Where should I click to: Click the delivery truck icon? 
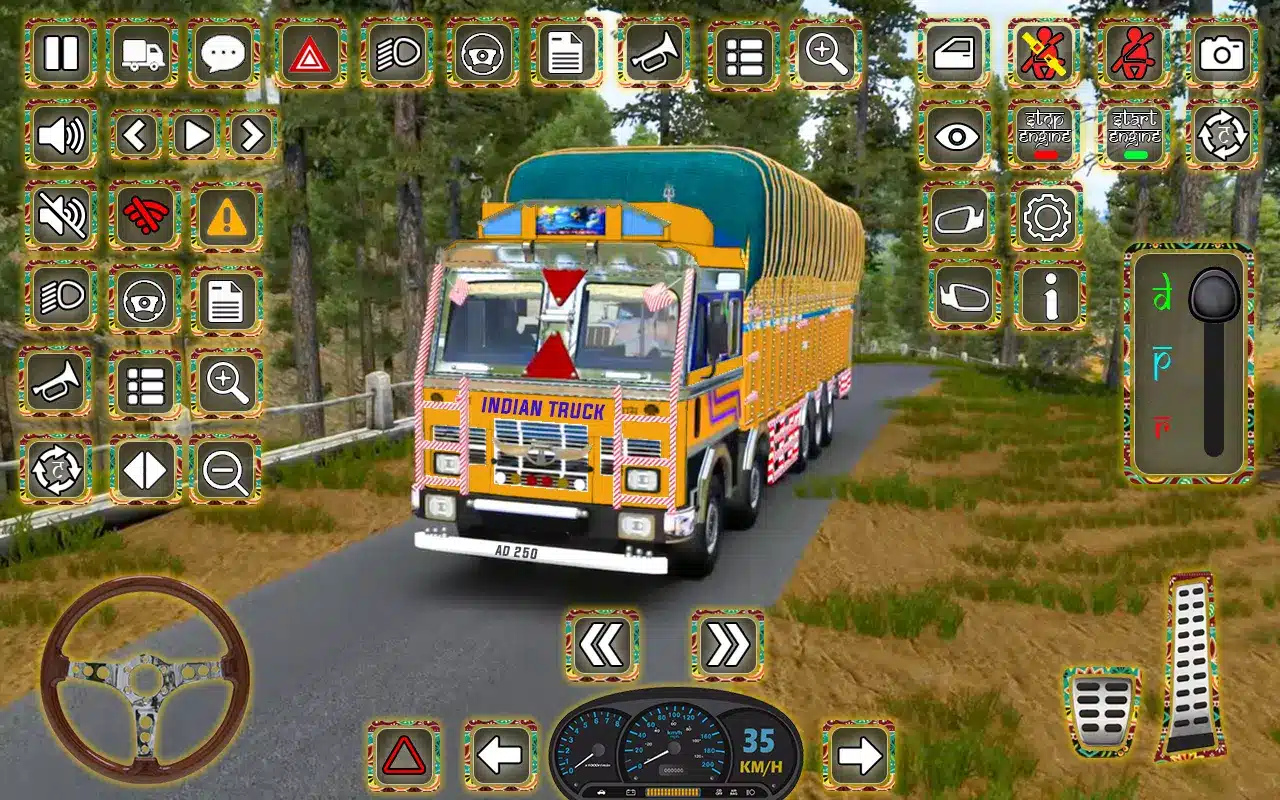(x=143, y=52)
